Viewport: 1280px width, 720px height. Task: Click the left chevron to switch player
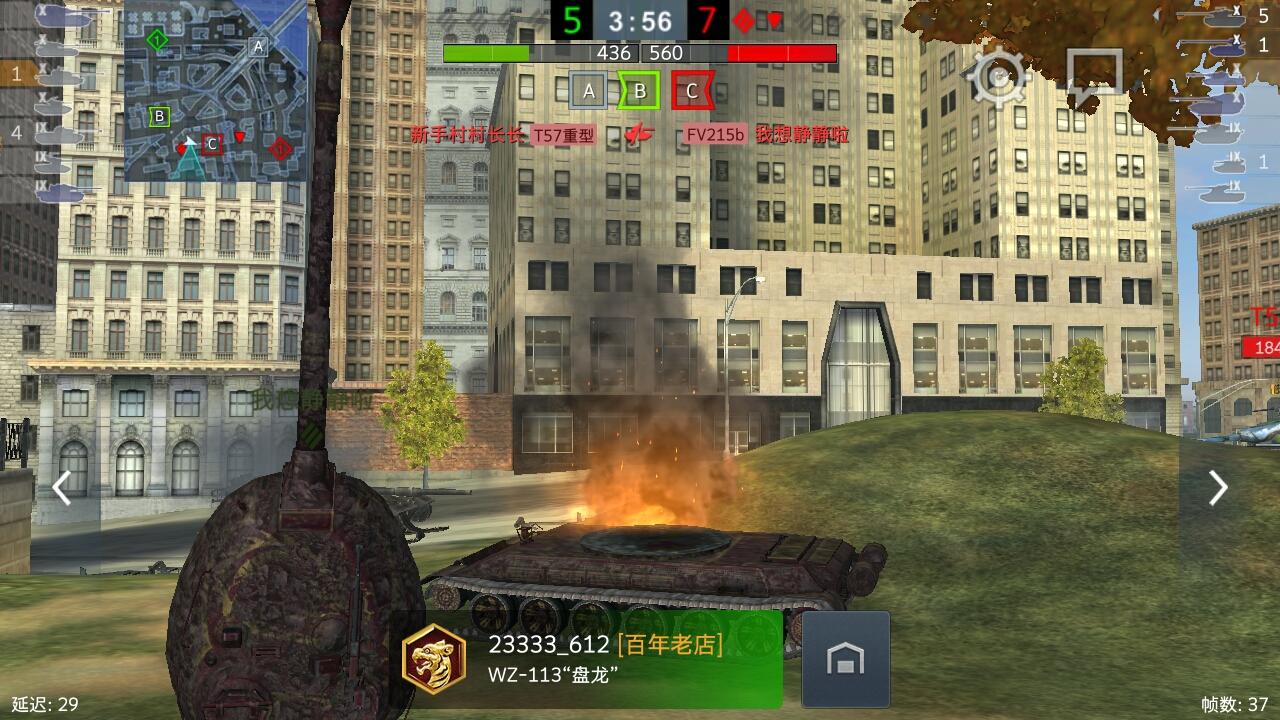coord(62,488)
